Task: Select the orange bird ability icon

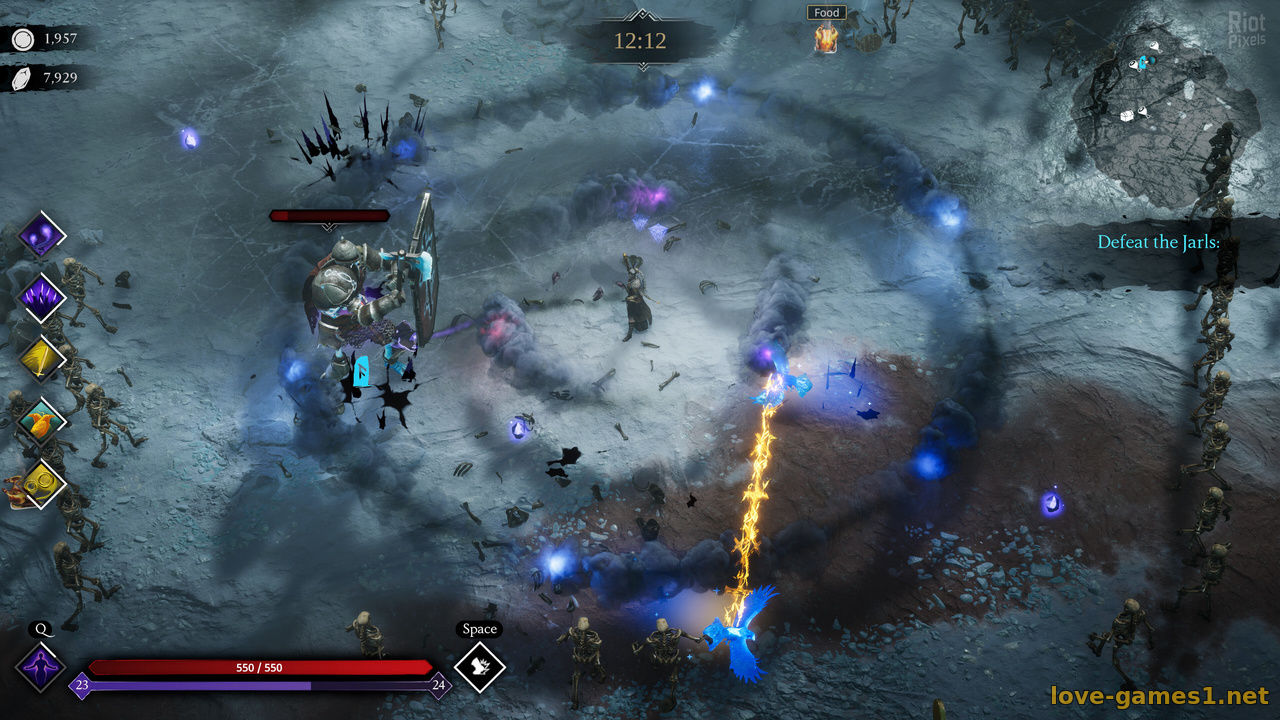Action: click(43, 421)
